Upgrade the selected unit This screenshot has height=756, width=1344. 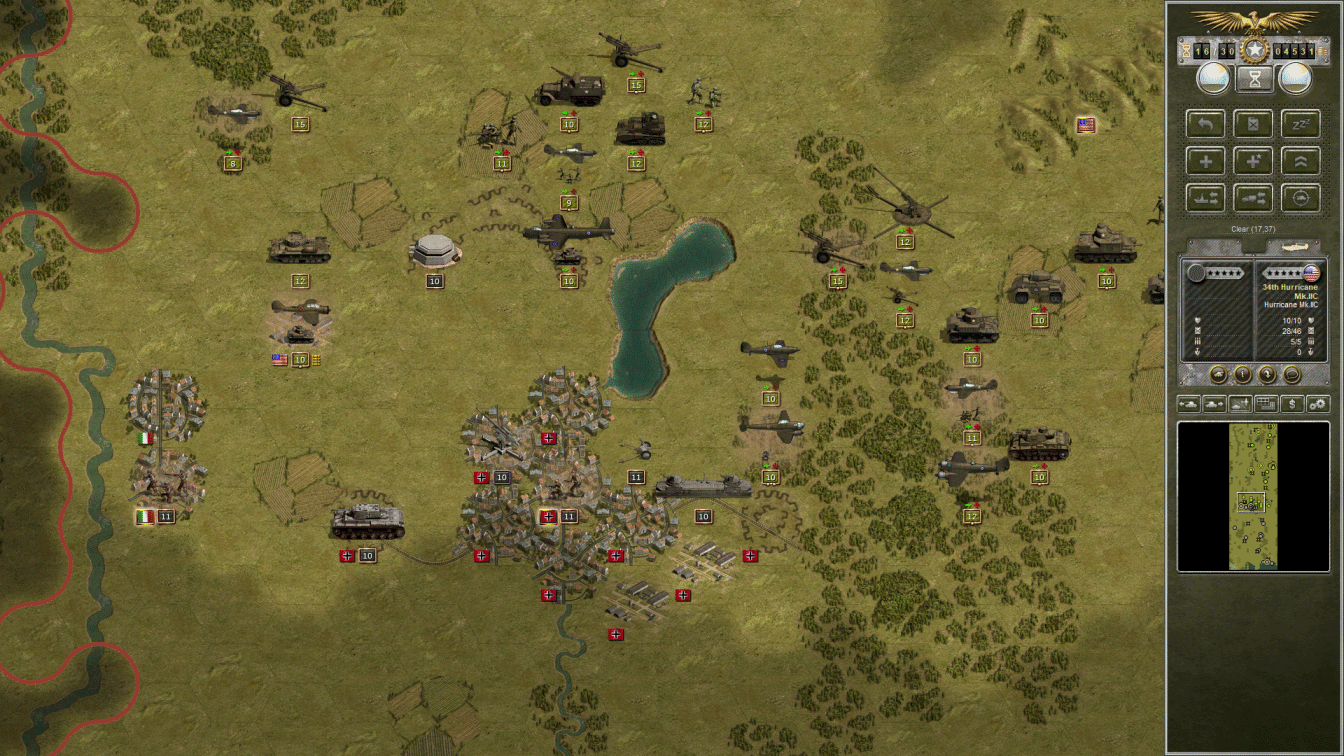pyautogui.click(x=1301, y=161)
